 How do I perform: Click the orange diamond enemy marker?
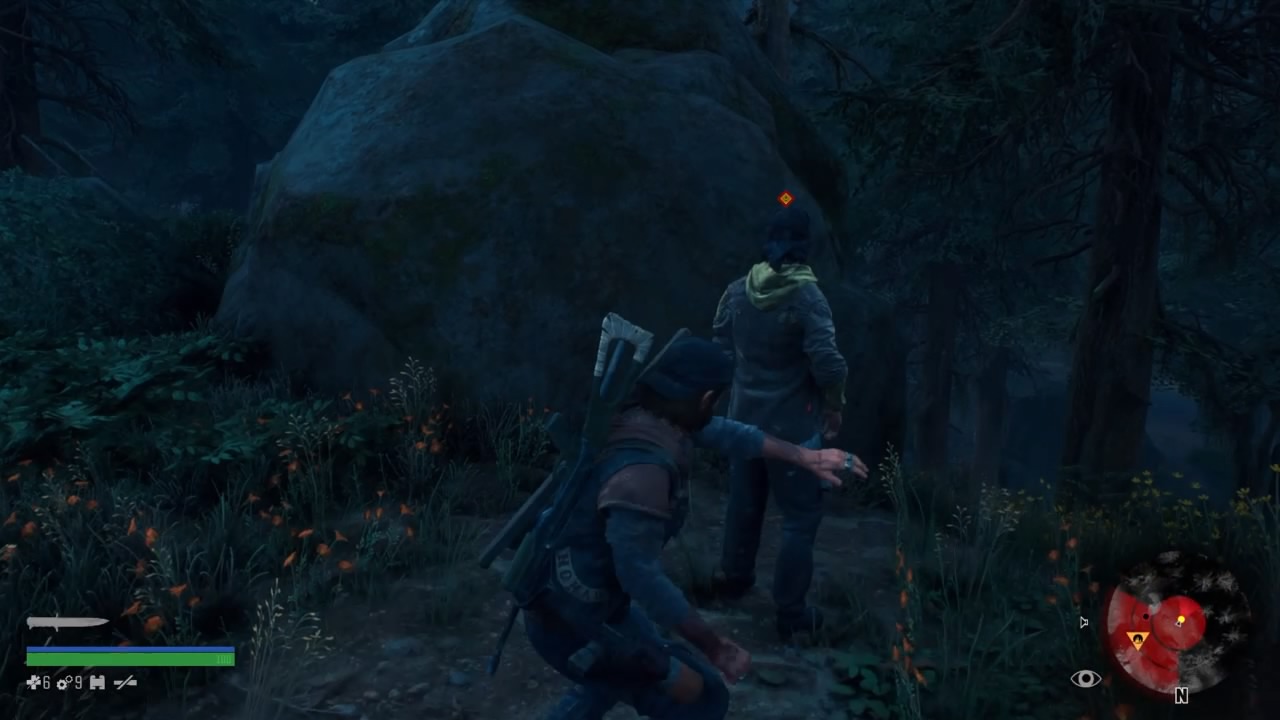(x=786, y=199)
